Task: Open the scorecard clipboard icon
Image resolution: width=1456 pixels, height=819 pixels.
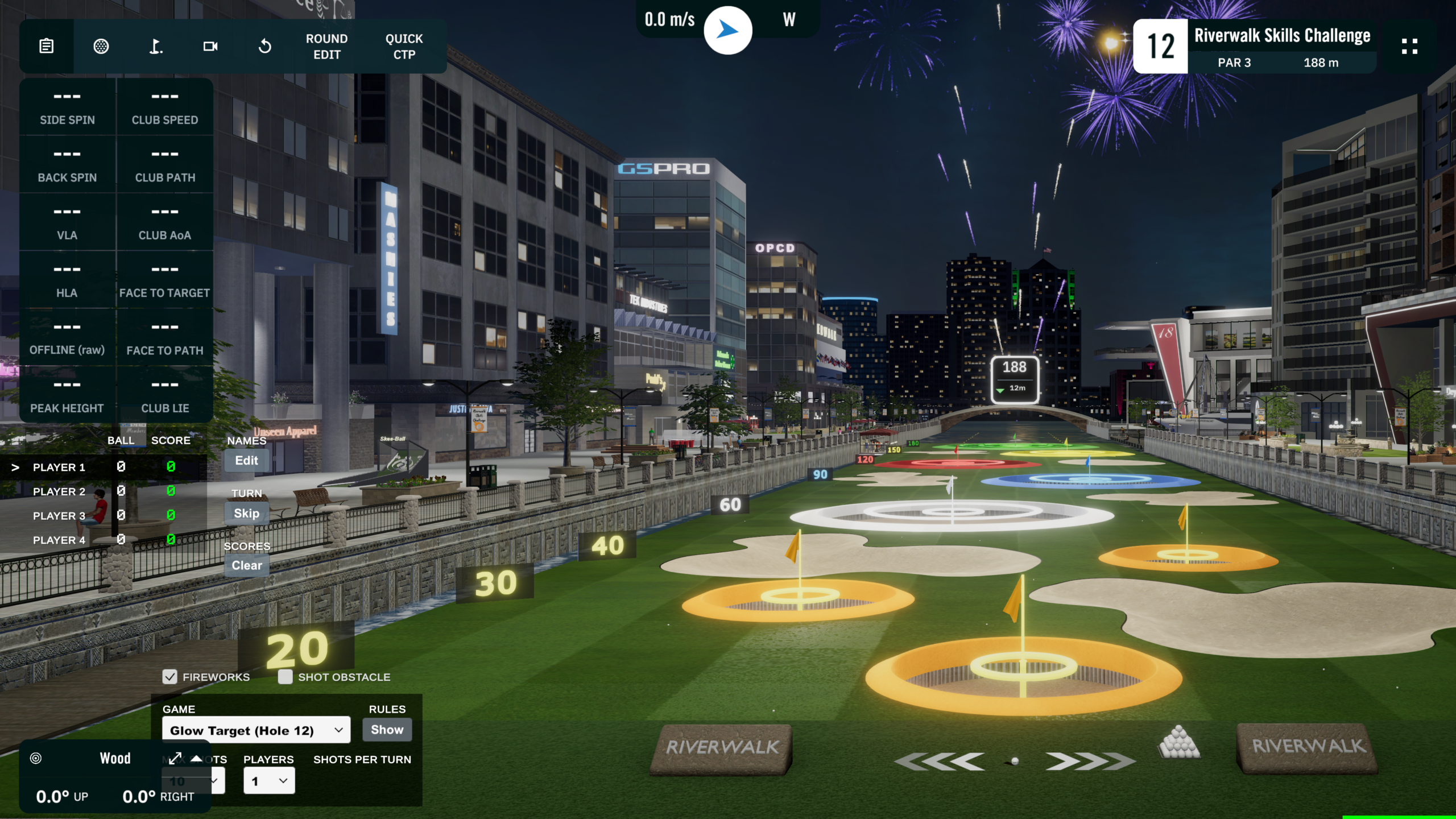Action: 47,46
